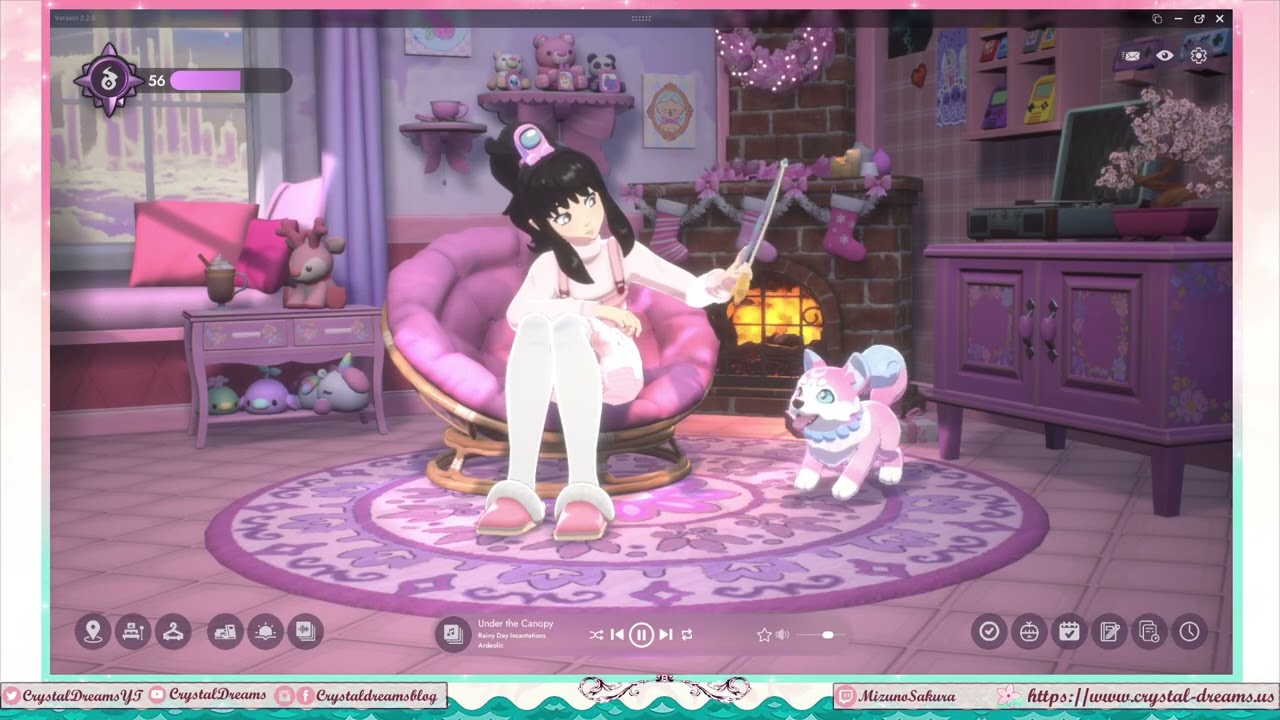Image resolution: width=1280 pixels, height=720 pixels.
Task: Open the clothes hanger wardrobe
Action: (173, 631)
